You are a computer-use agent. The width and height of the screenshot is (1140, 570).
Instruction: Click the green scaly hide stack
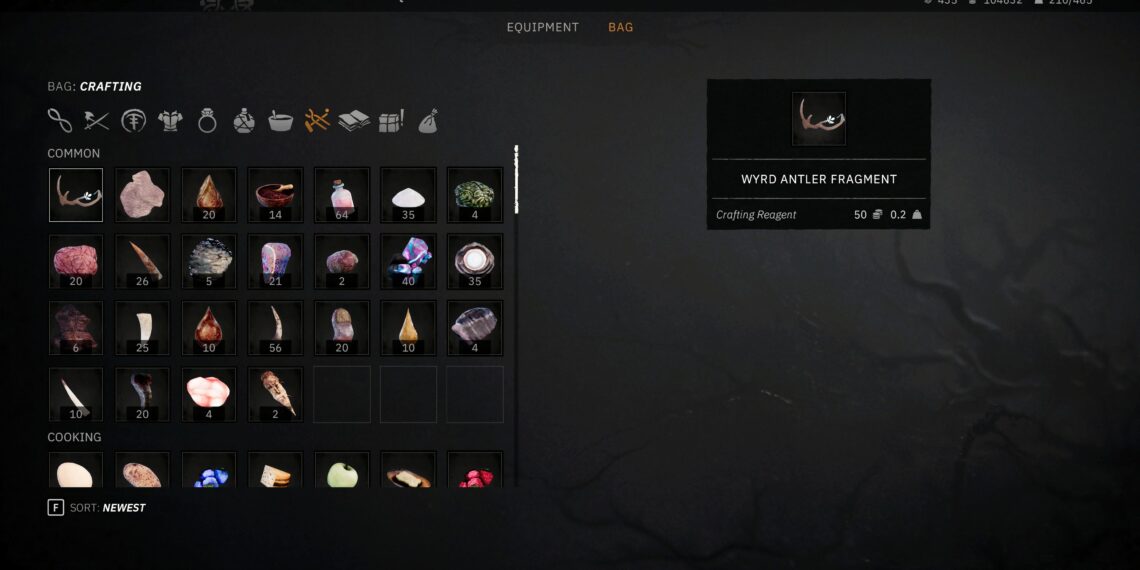474,195
